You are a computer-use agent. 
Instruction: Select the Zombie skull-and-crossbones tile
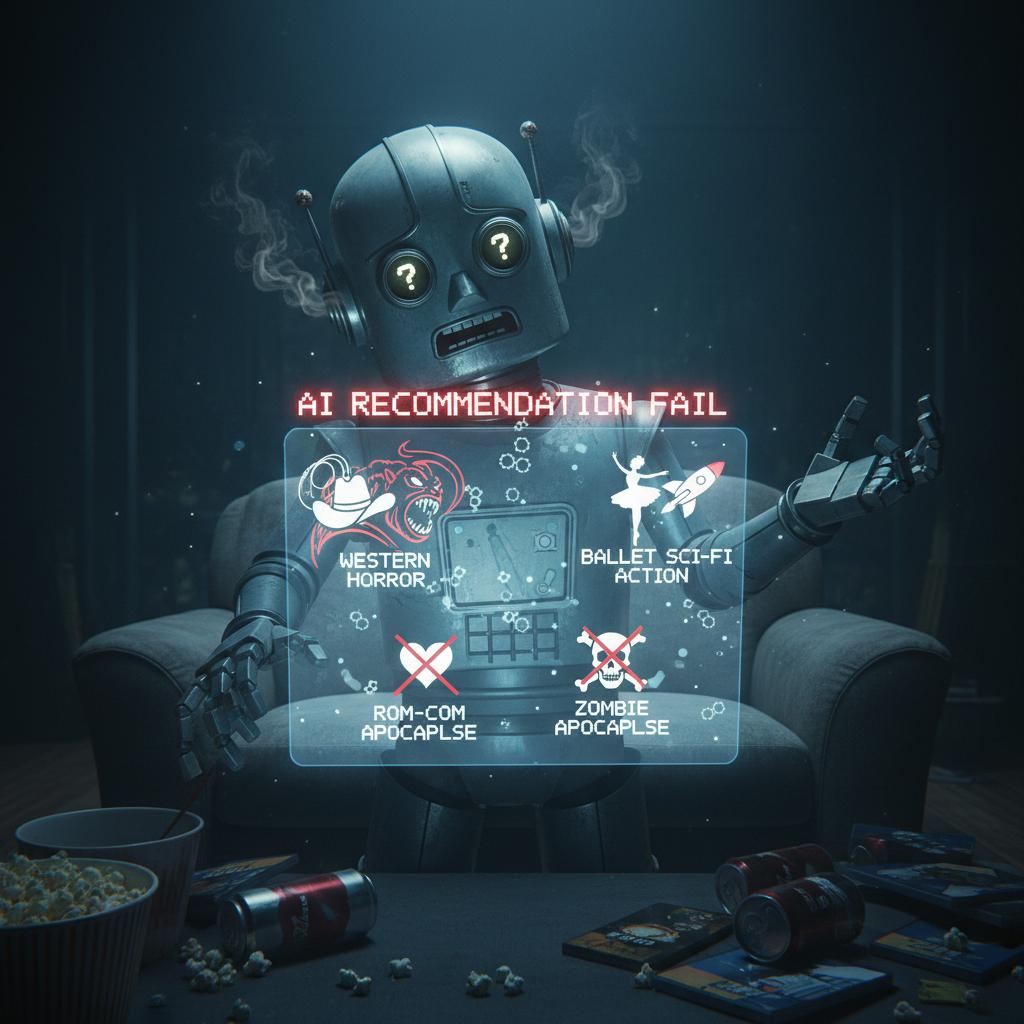(611, 664)
